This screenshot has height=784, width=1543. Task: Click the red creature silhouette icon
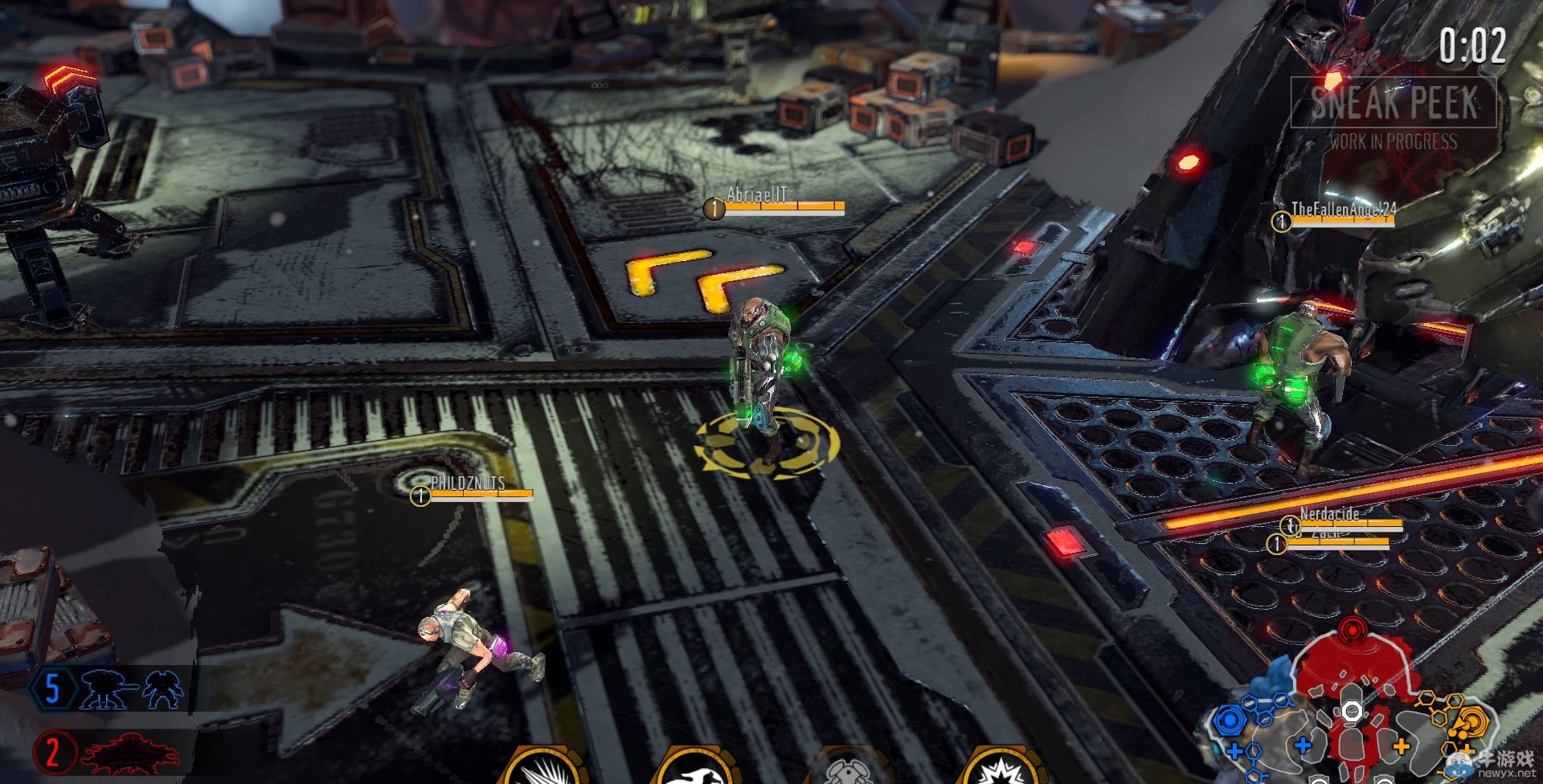(x=132, y=754)
